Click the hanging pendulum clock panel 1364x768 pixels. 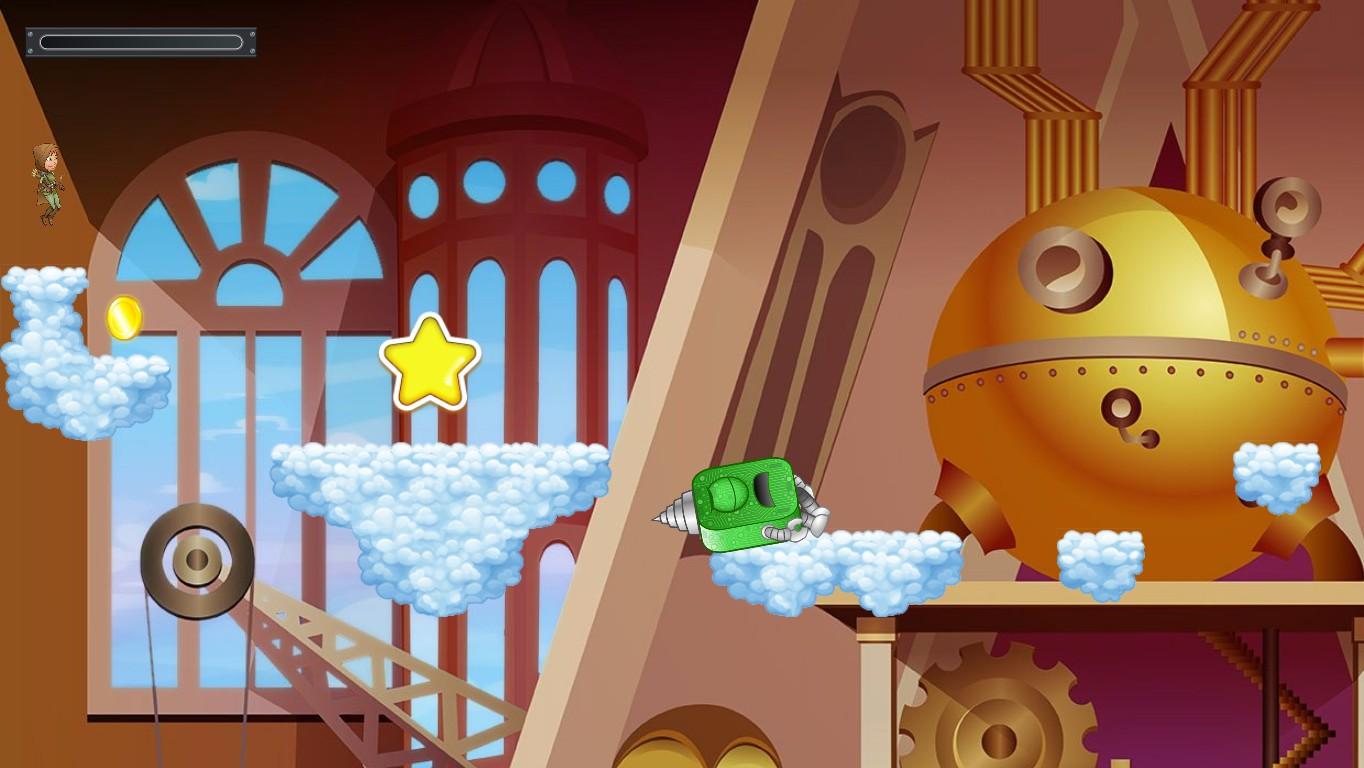click(x=858, y=230)
